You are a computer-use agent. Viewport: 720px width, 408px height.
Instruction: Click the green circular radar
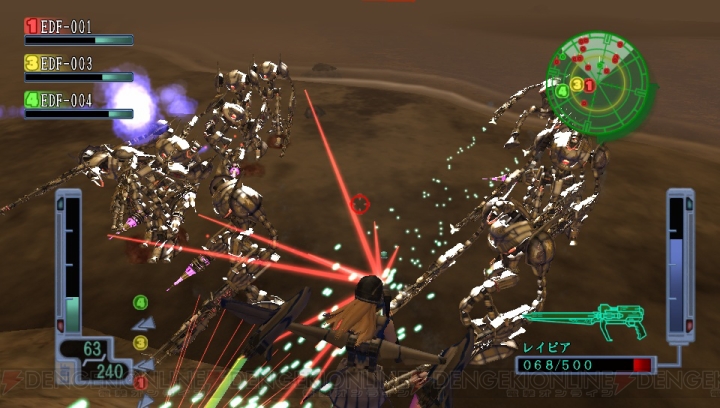pyautogui.click(x=598, y=83)
